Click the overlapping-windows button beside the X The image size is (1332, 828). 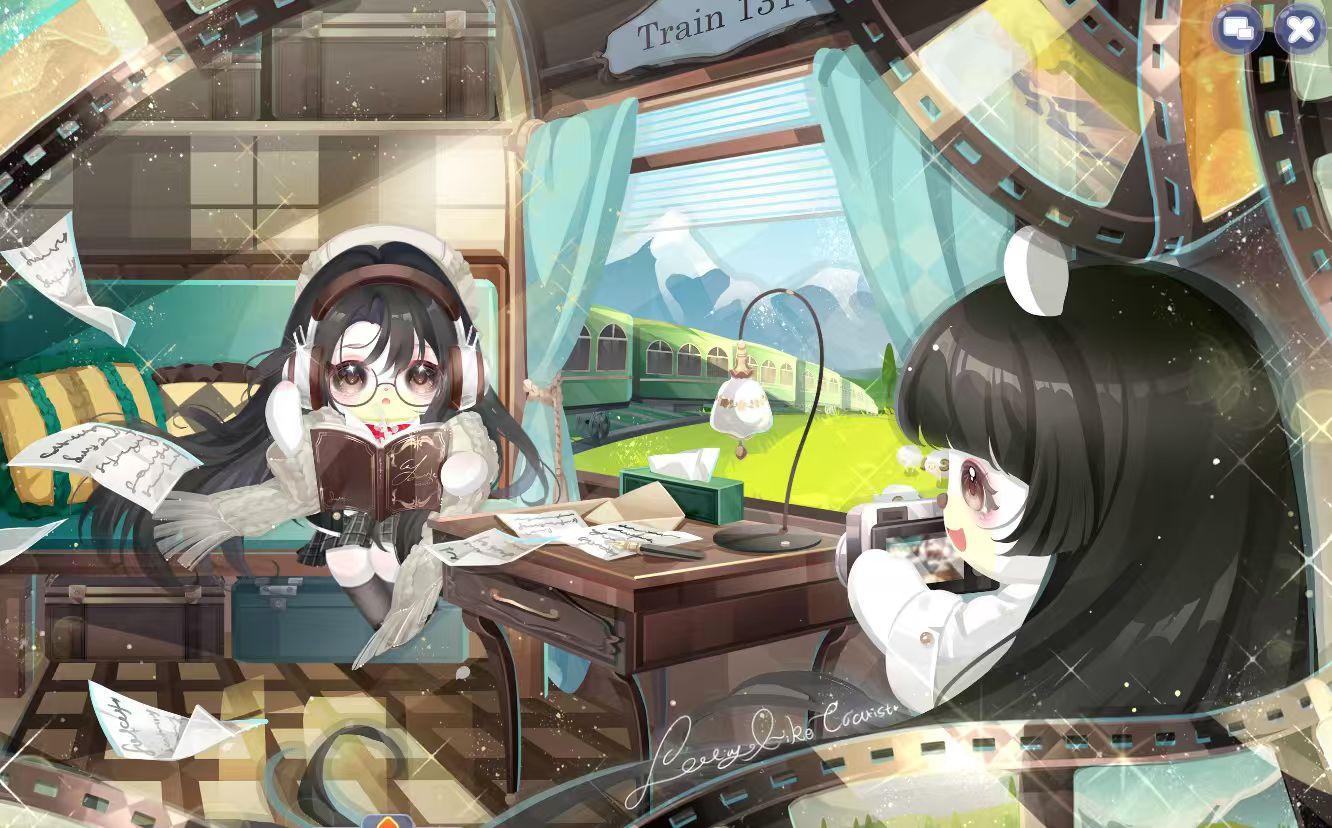pos(1238,30)
